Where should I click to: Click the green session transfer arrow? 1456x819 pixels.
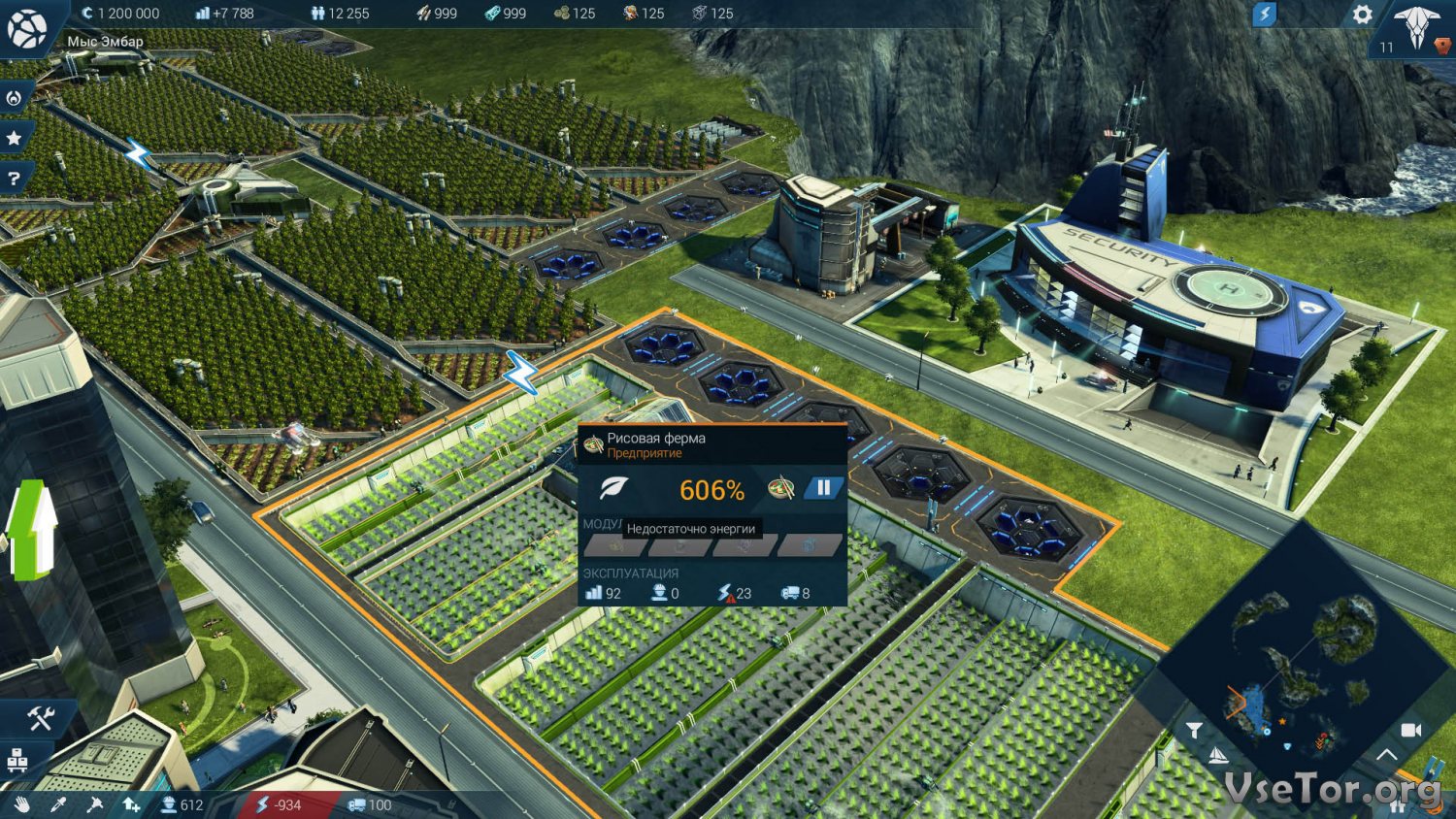coord(29,529)
